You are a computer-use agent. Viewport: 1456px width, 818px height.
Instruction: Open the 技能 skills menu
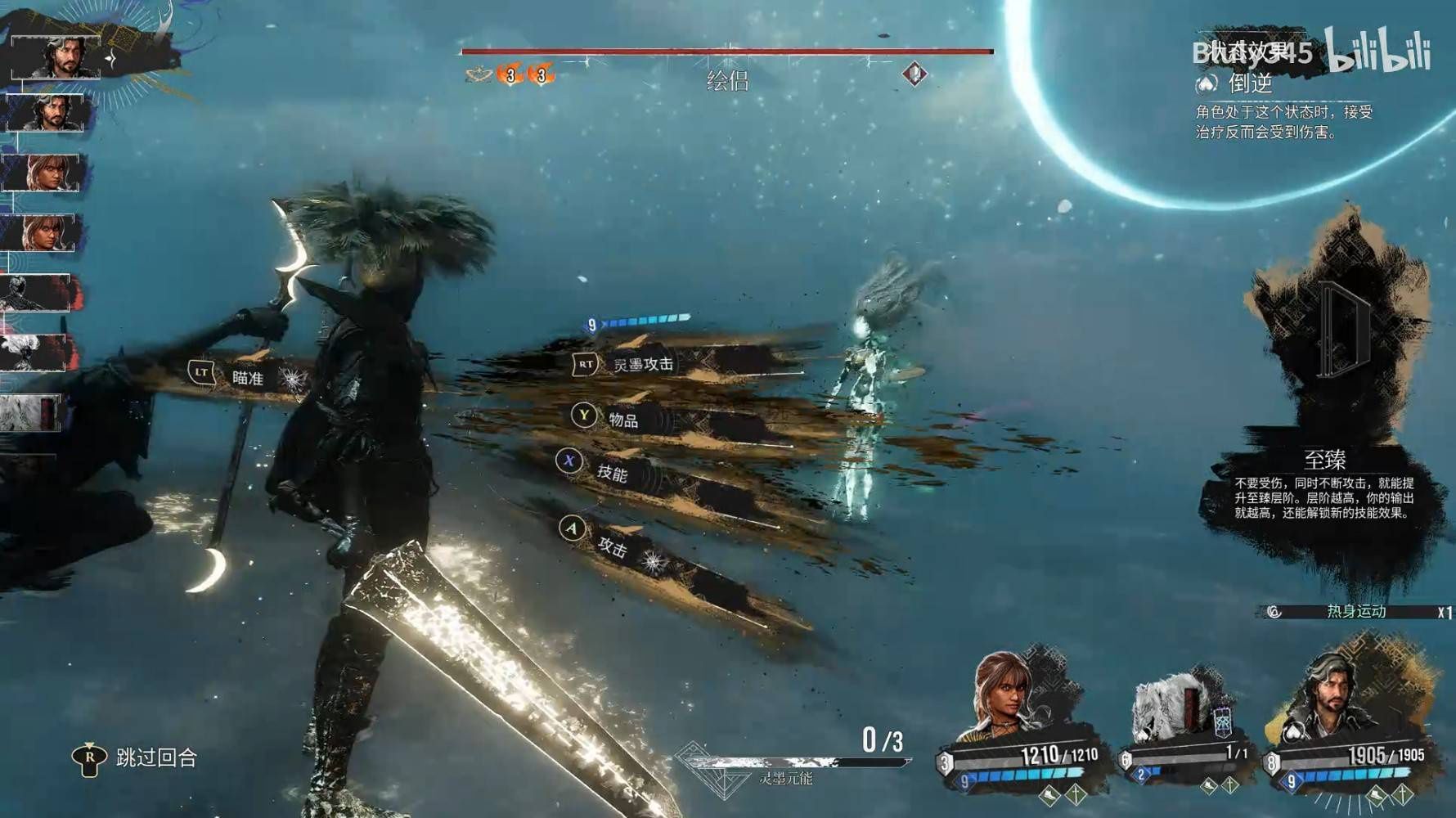tap(611, 472)
